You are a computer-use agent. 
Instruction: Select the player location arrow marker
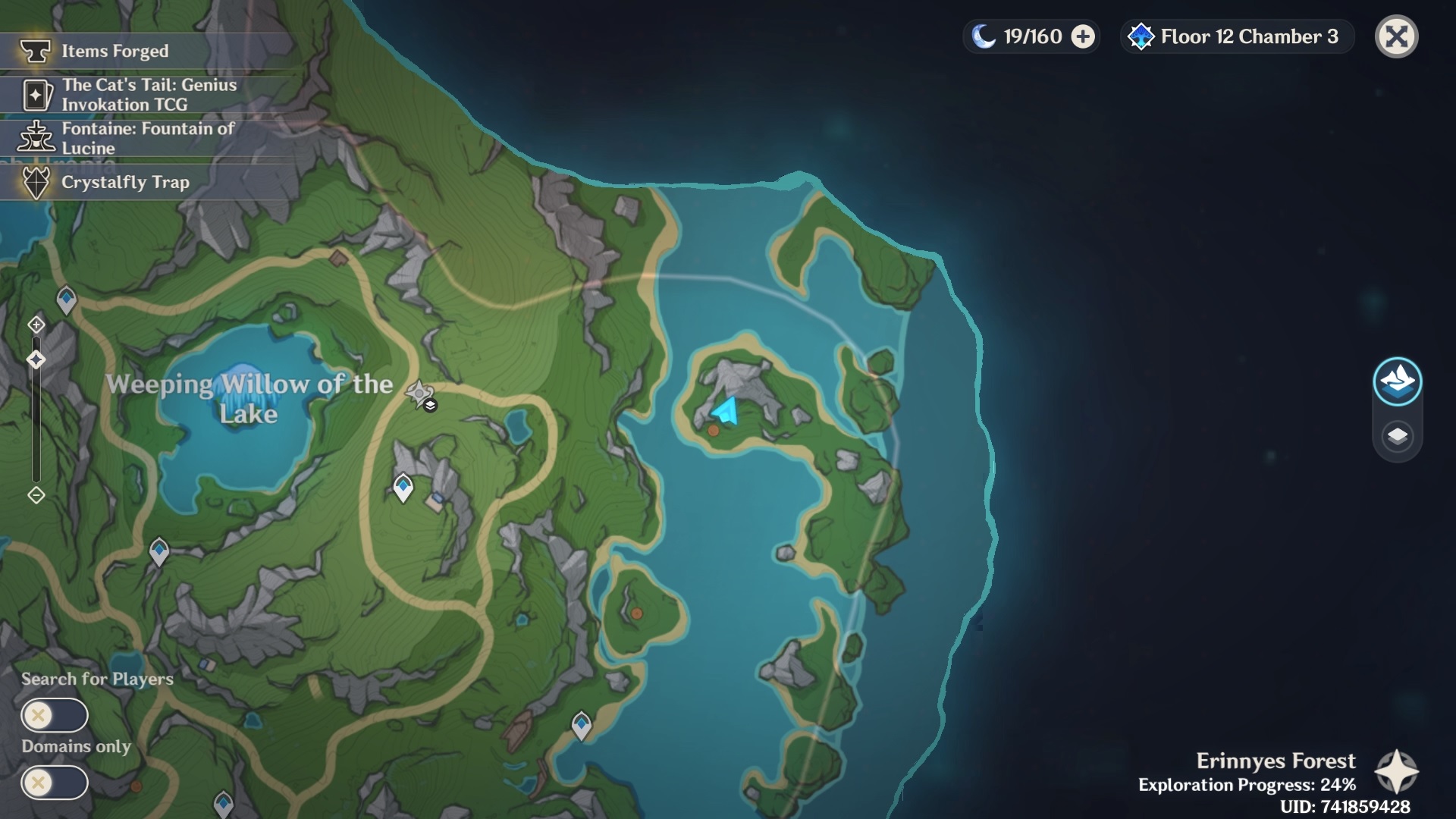(724, 411)
